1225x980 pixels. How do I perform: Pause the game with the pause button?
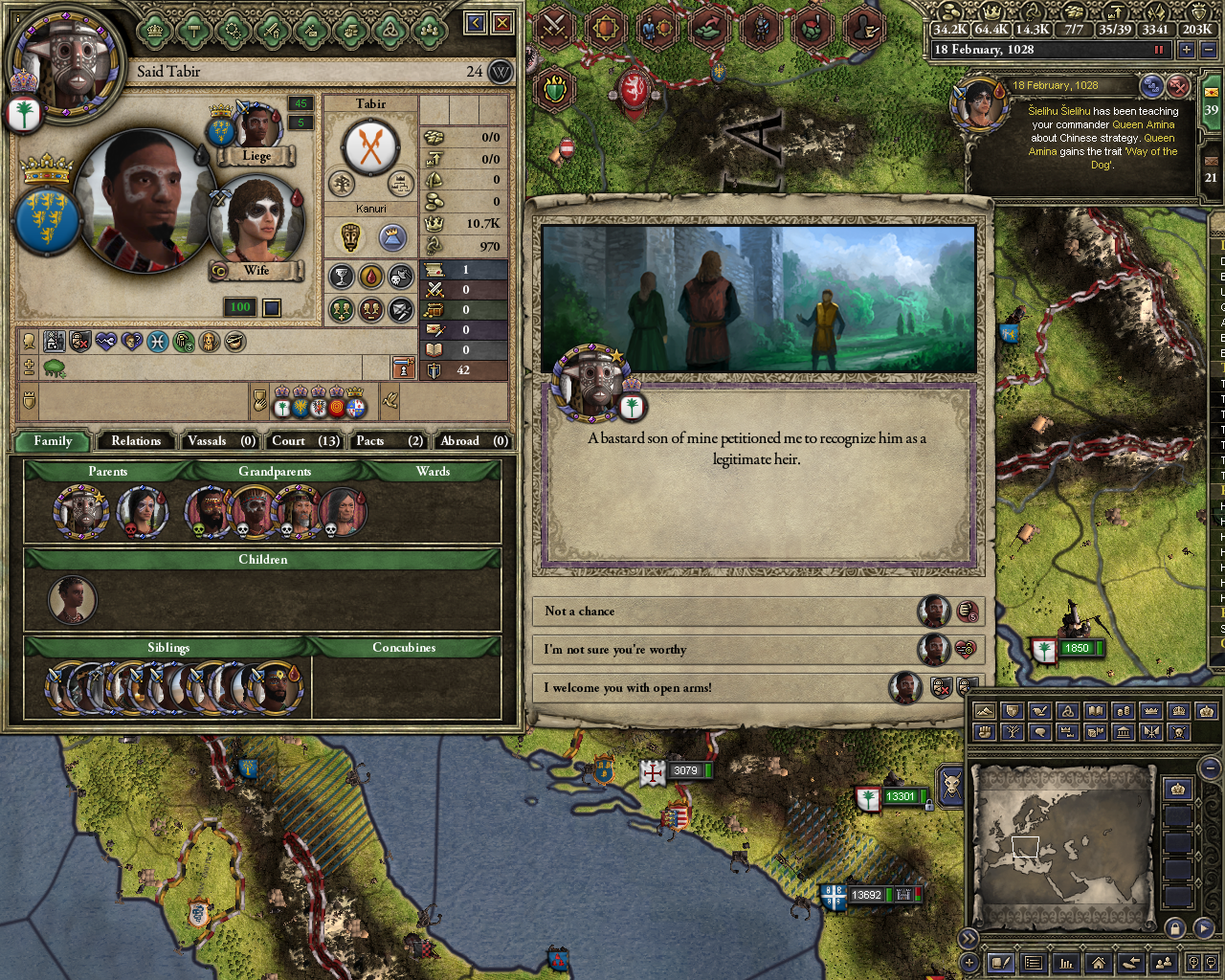(x=1159, y=49)
